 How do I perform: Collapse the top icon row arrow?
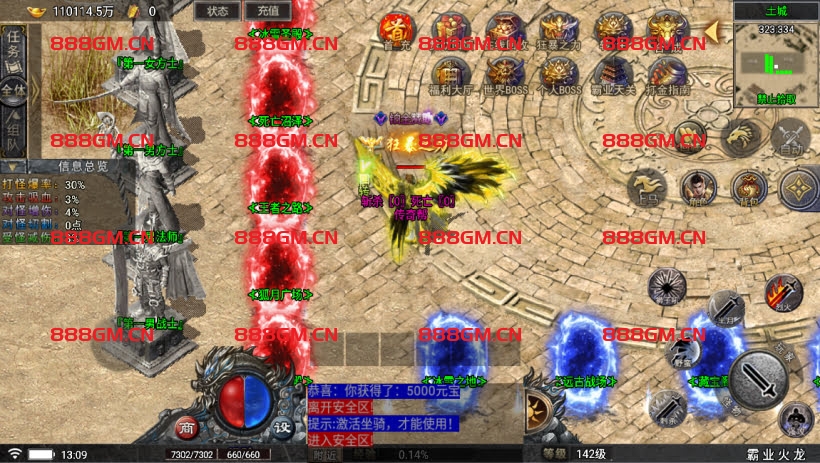tap(712, 31)
